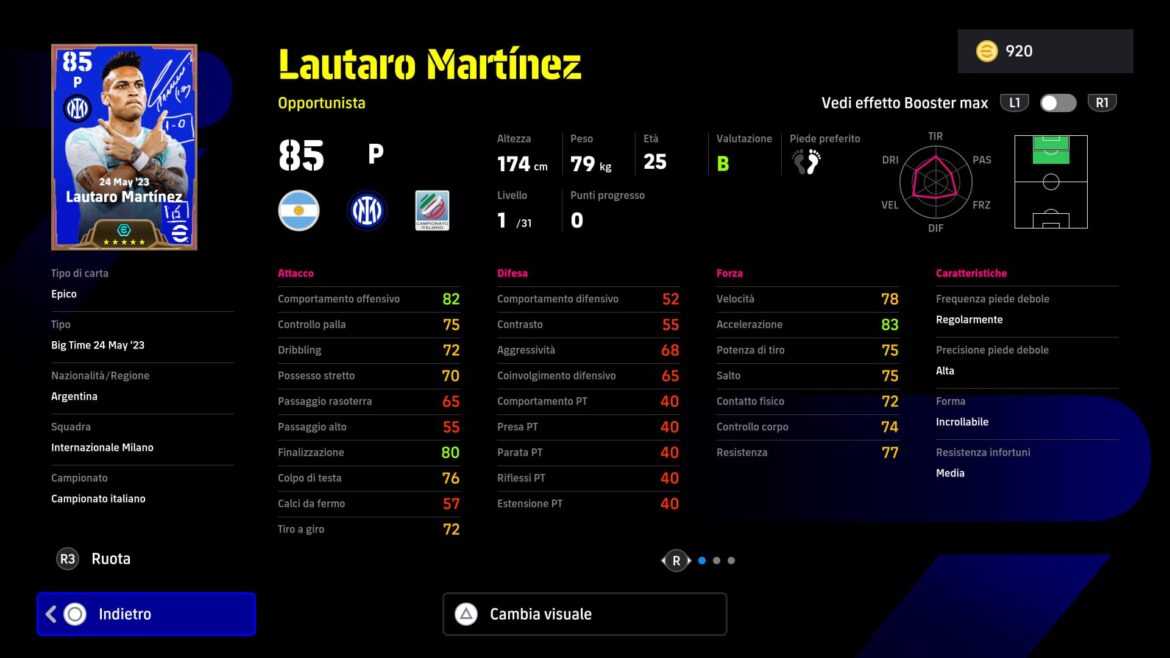Click the Cambia visuale button
The image size is (1170, 658).
click(584, 614)
